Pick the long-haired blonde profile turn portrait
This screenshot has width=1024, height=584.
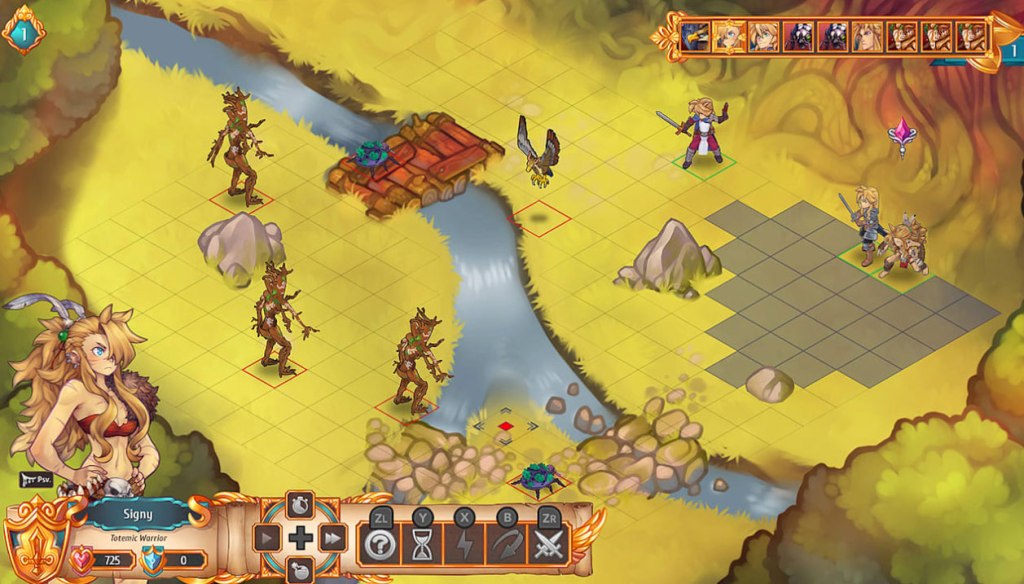(x=867, y=37)
